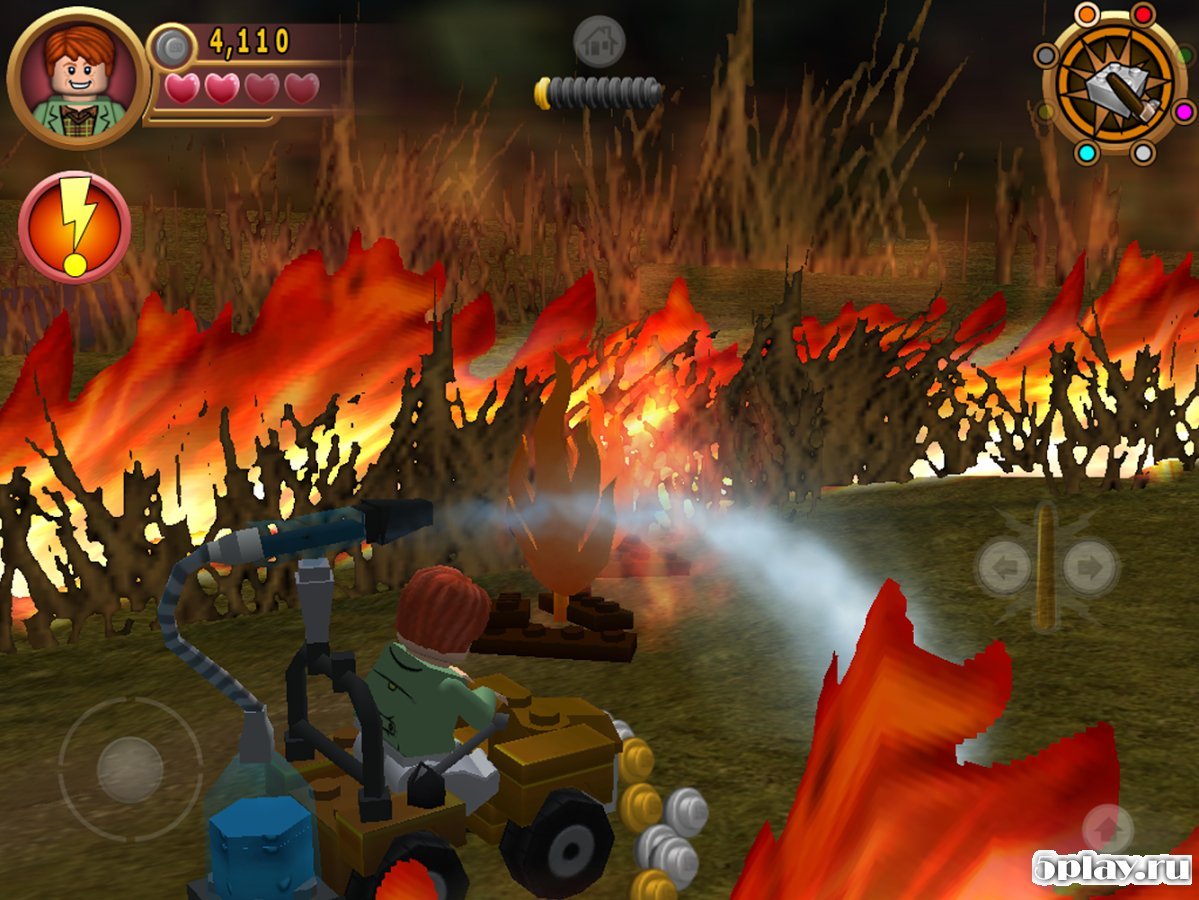Select the cyan spell dot
This screenshot has width=1199, height=900.
point(1085,153)
